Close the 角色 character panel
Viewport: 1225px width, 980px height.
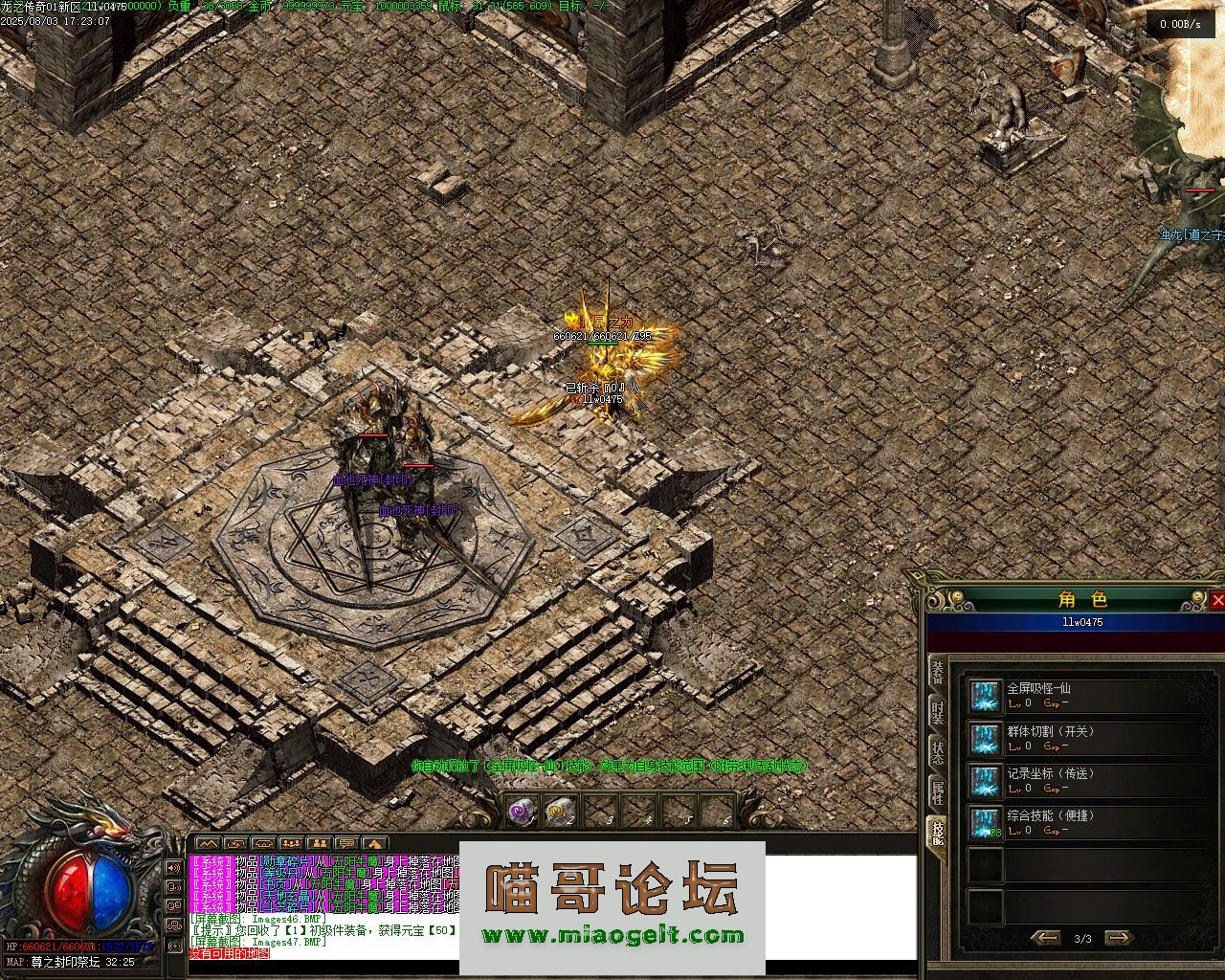point(1217,600)
